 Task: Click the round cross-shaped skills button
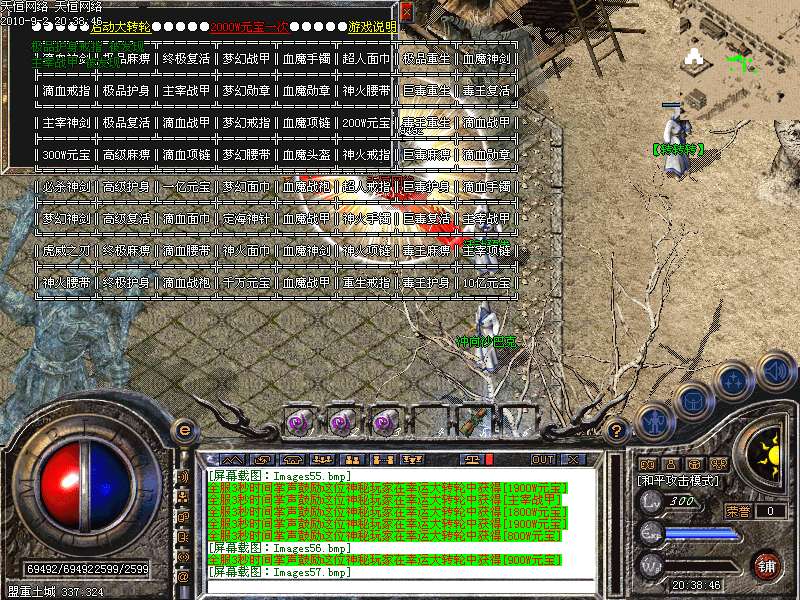click(x=733, y=380)
